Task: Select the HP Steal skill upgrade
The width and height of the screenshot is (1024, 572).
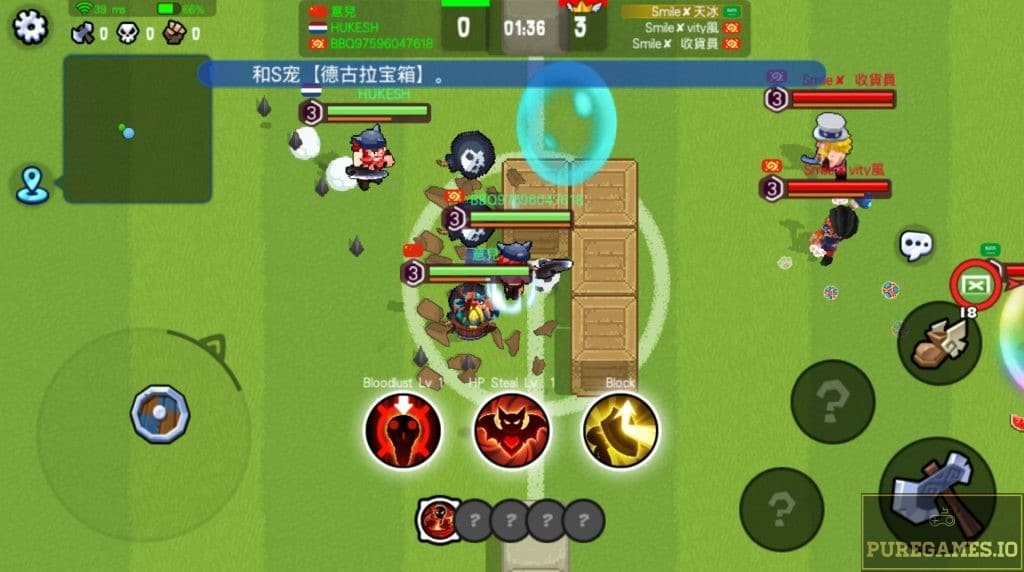Action: (511, 430)
